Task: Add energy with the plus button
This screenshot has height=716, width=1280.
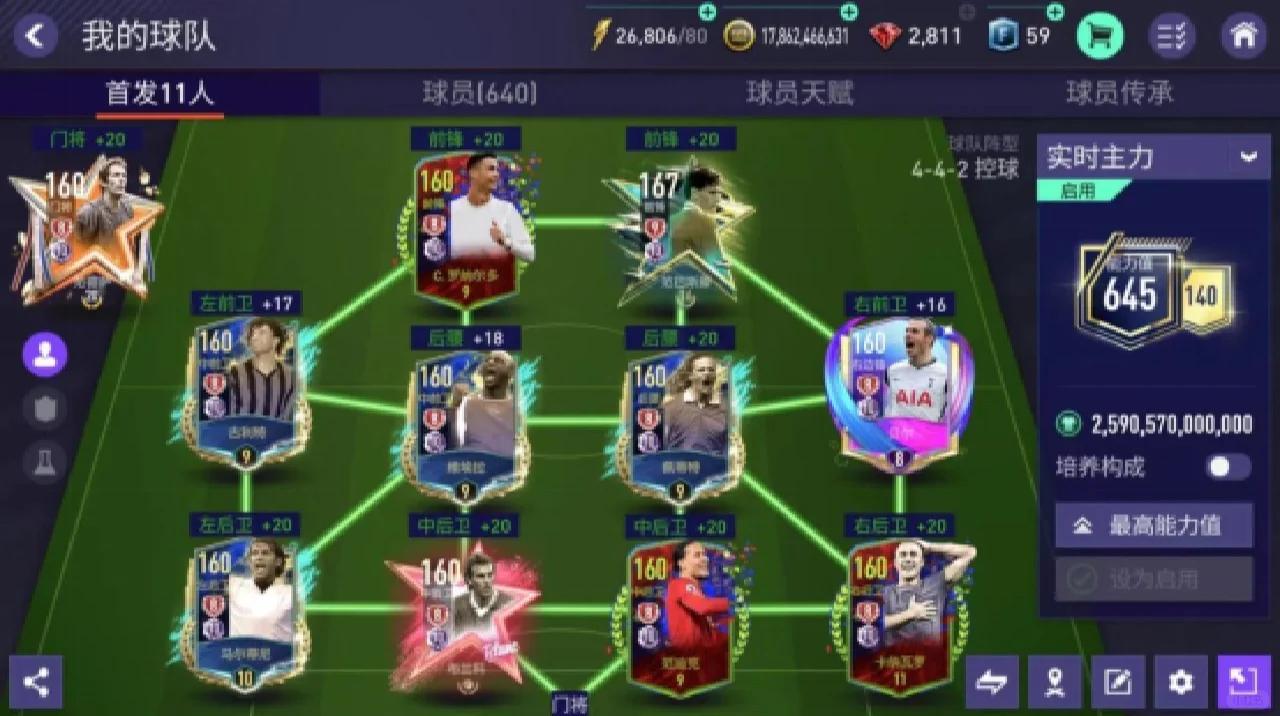Action: 708,12
